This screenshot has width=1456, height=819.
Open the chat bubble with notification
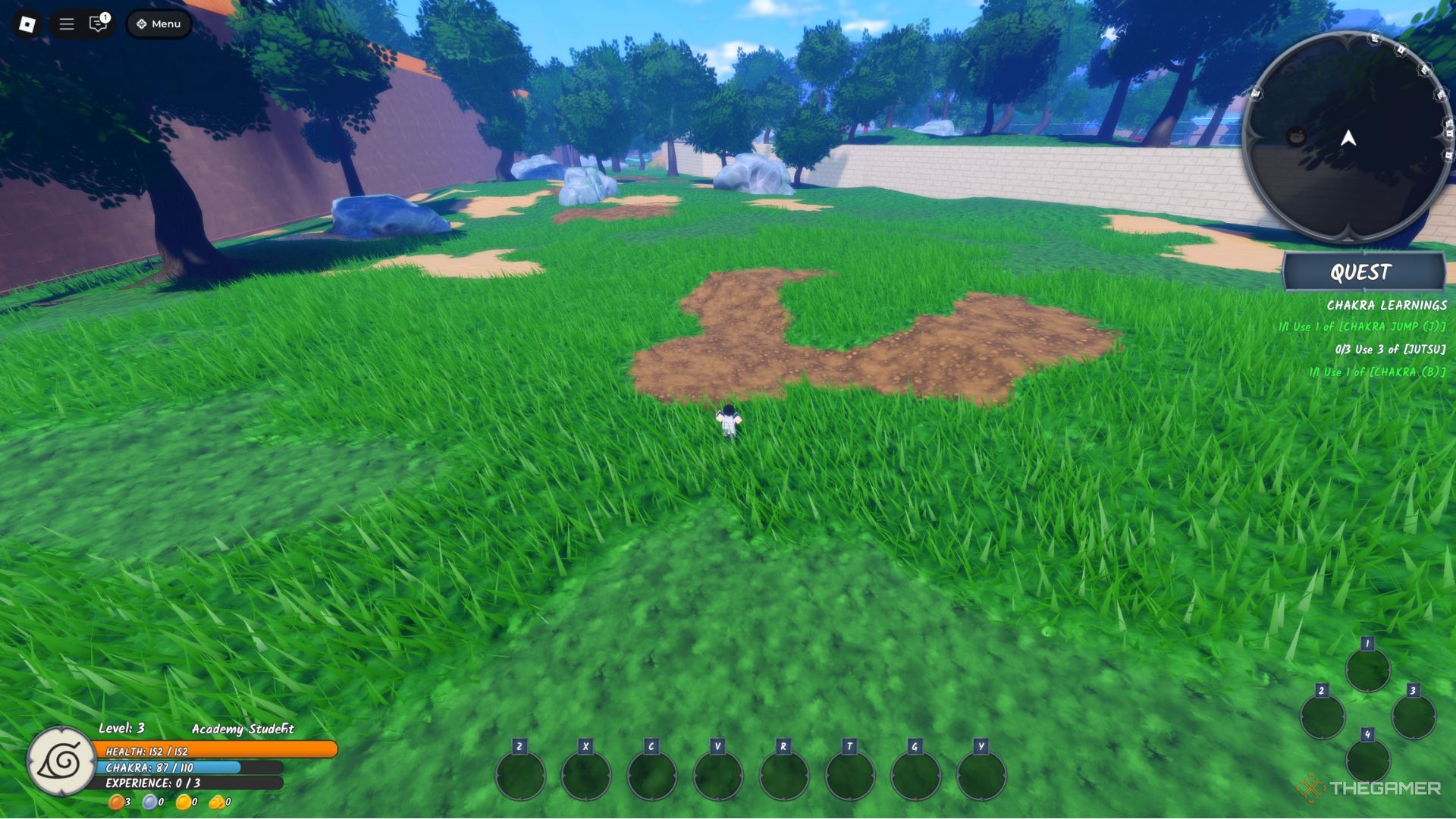point(98,24)
